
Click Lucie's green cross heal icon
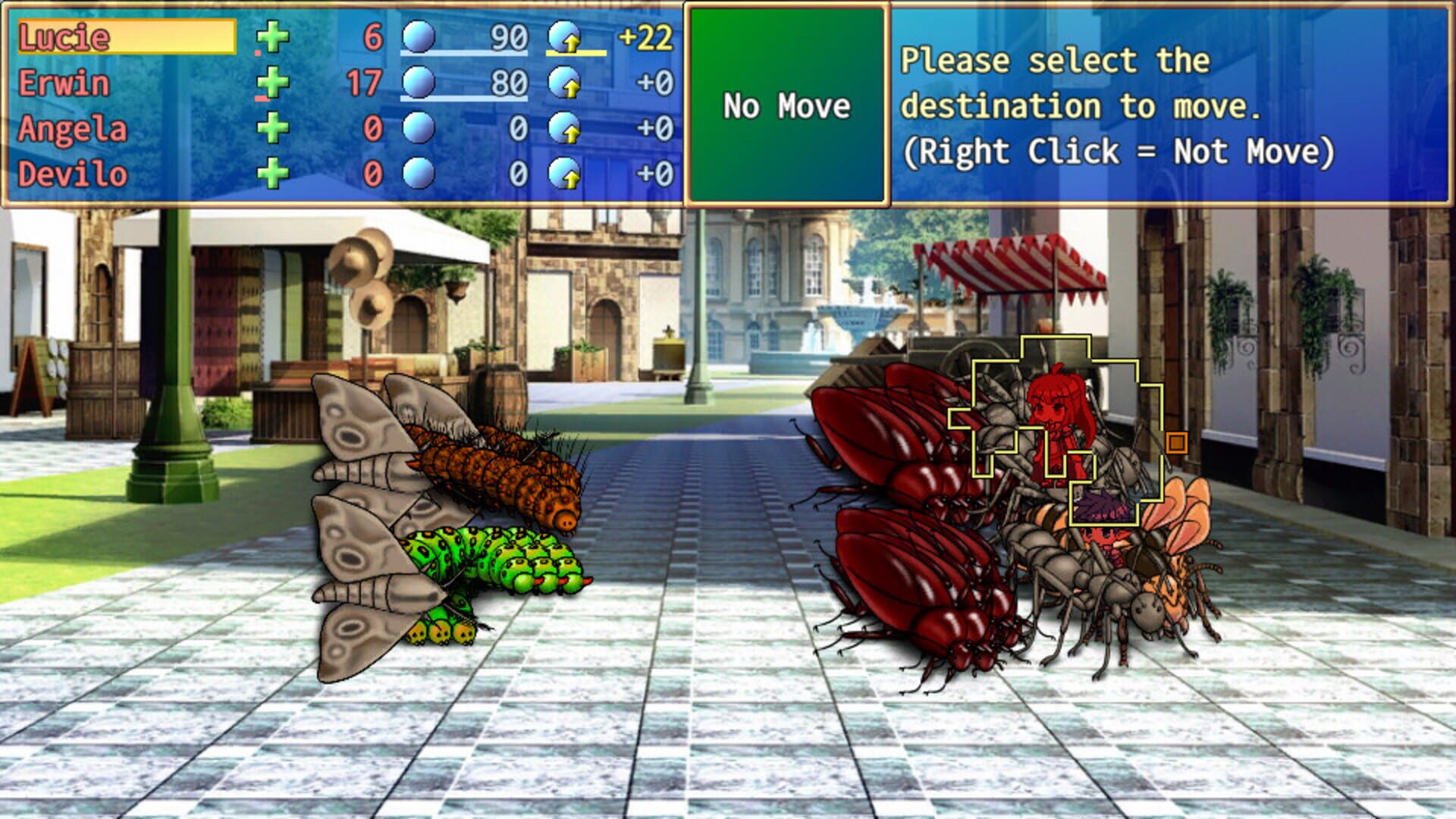(273, 34)
